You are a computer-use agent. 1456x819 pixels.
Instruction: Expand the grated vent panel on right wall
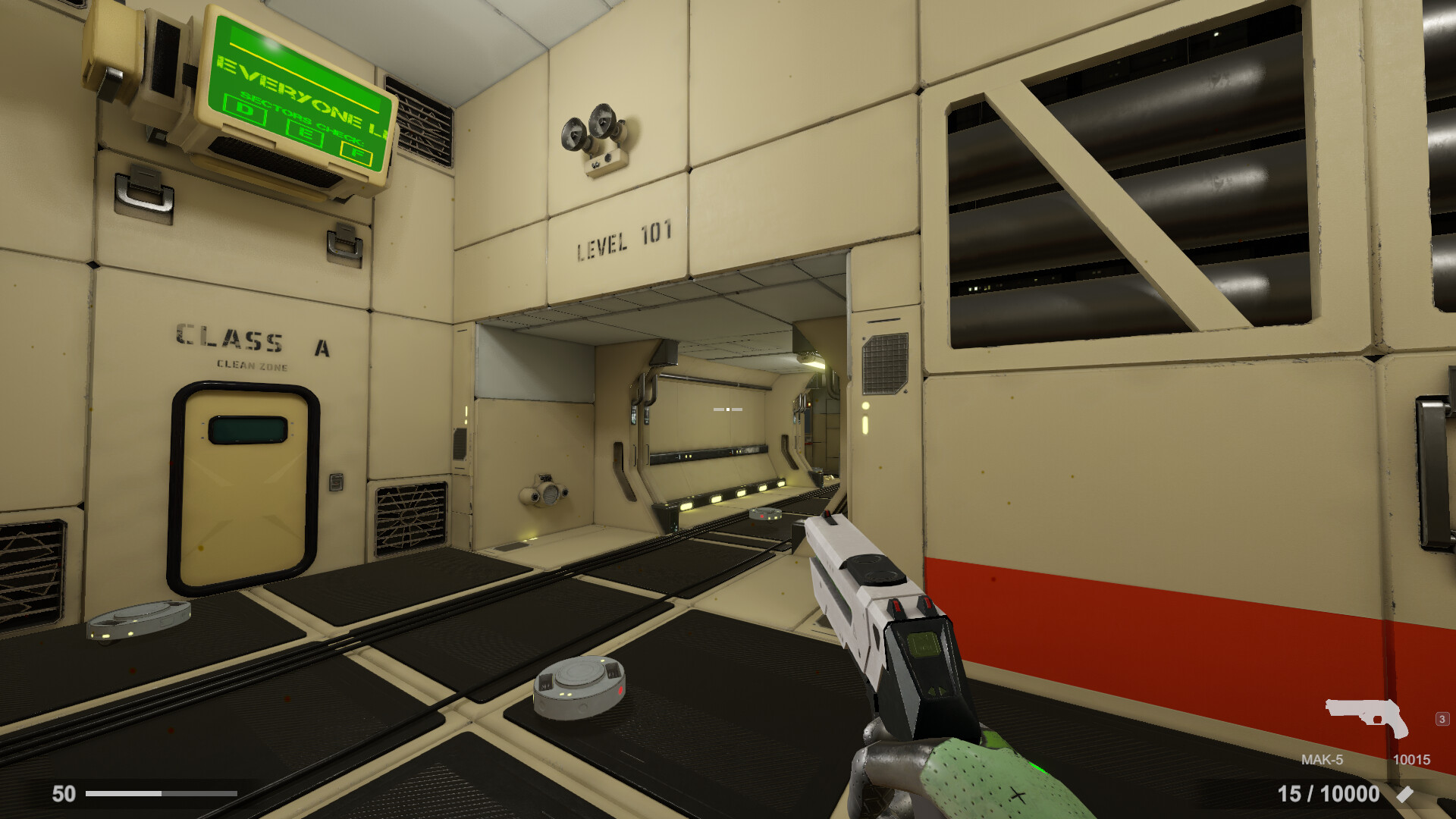(887, 364)
